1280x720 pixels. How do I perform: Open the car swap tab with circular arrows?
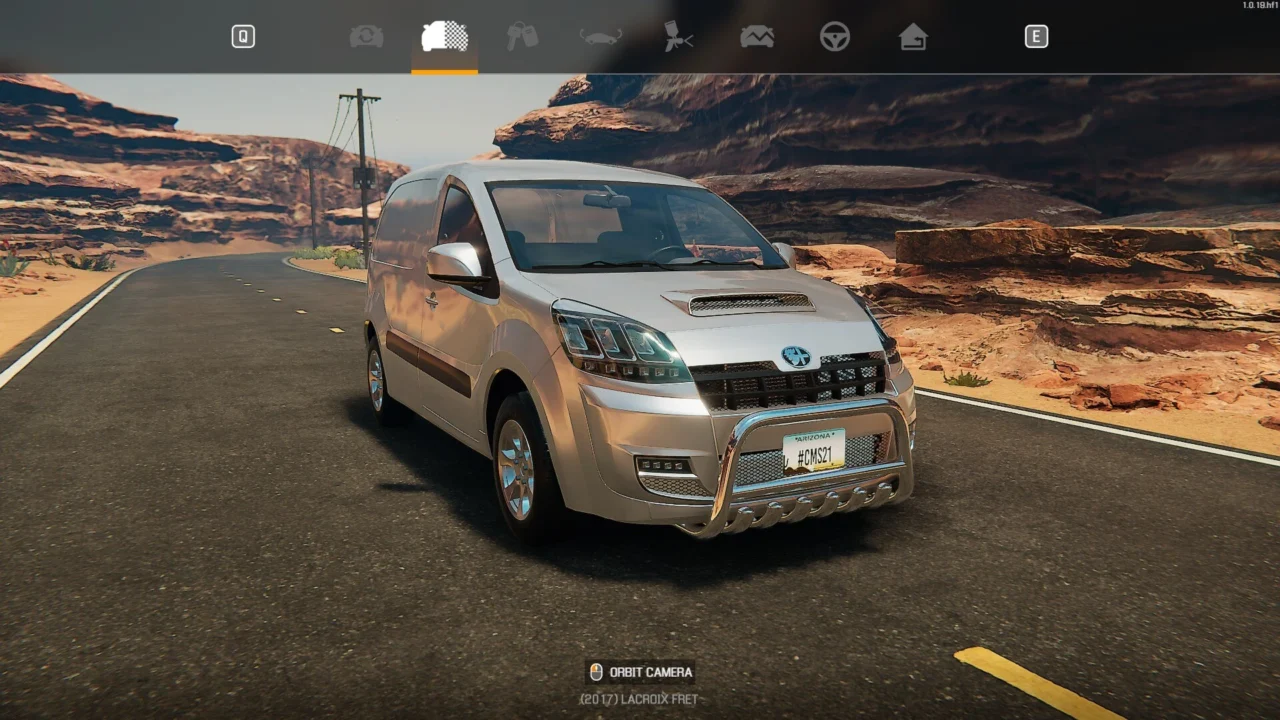pyautogui.click(x=366, y=37)
